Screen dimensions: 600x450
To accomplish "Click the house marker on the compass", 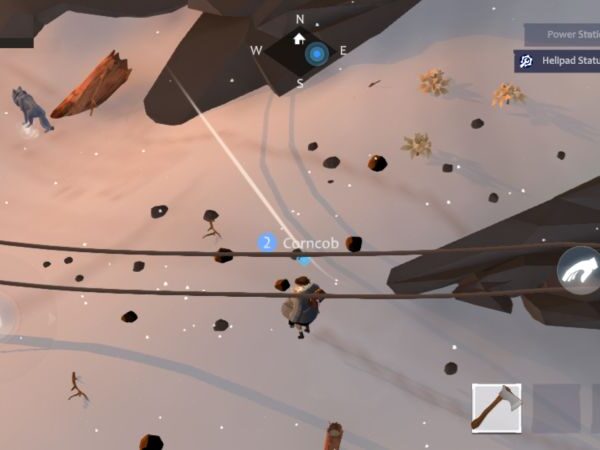I will point(299,39).
